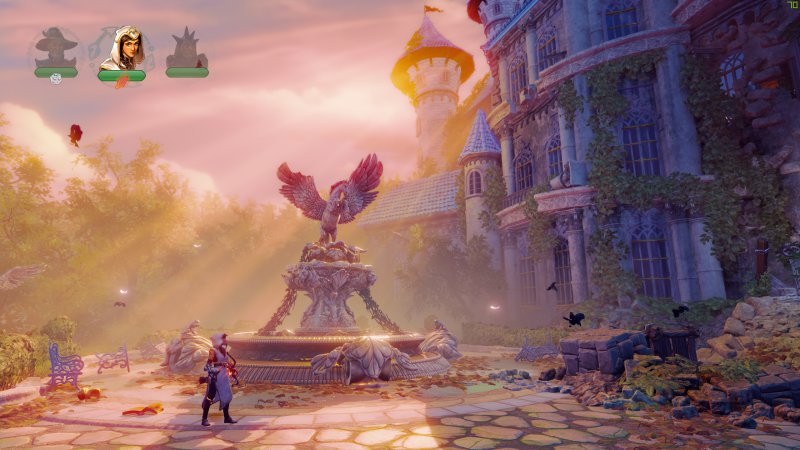
Task: Select the hooded thief portrait
Action: click(121, 50)
